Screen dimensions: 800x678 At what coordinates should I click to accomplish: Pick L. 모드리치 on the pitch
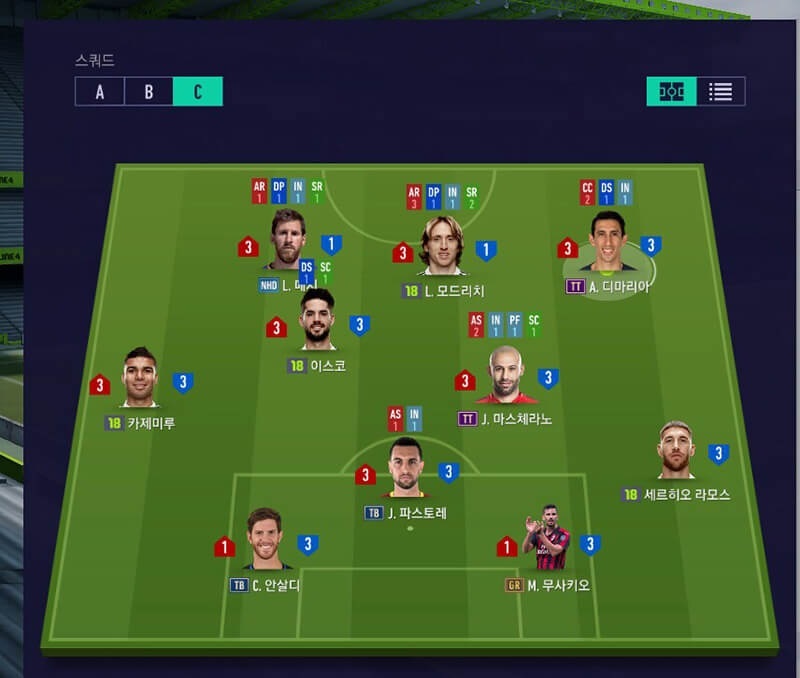coord(441,245)
